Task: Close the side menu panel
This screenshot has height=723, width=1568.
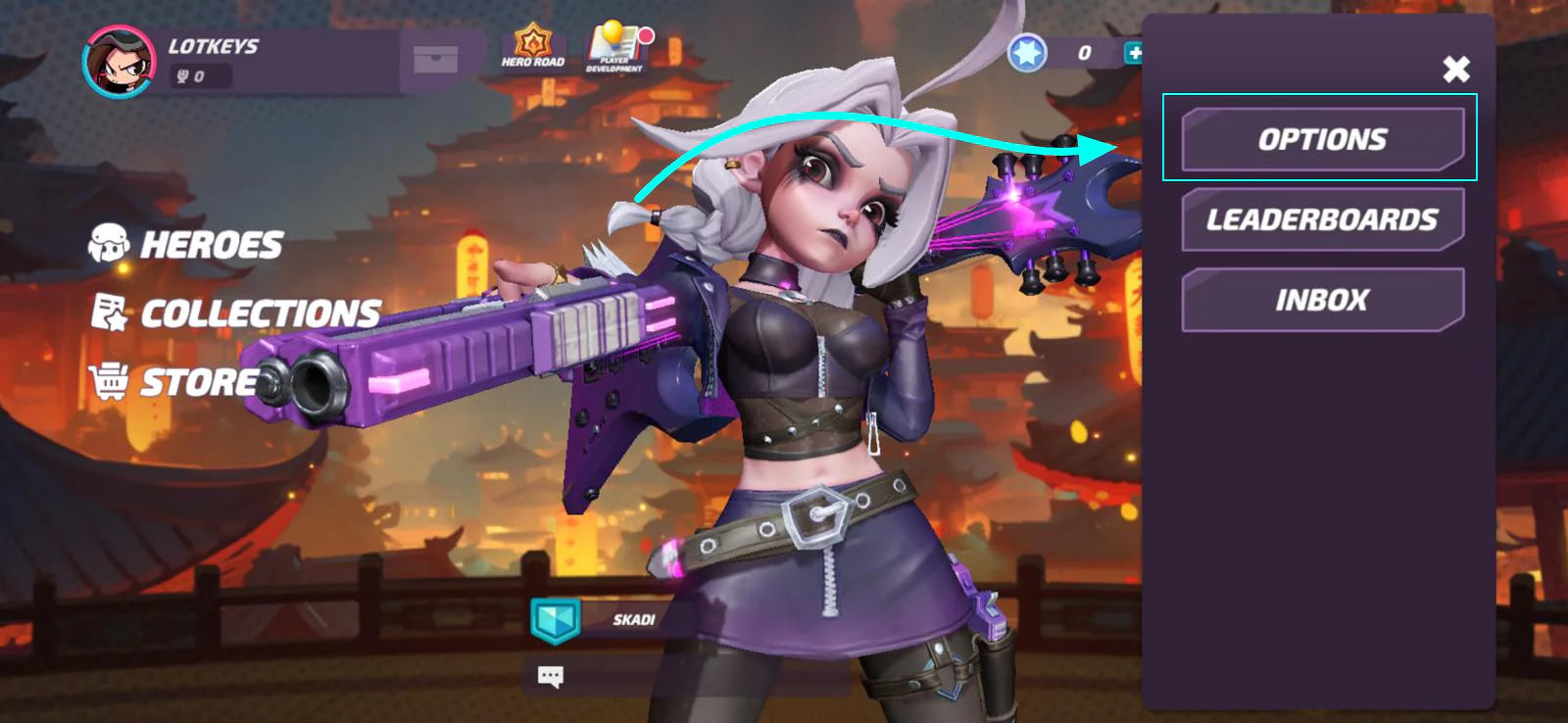Action: [1456, 69]
